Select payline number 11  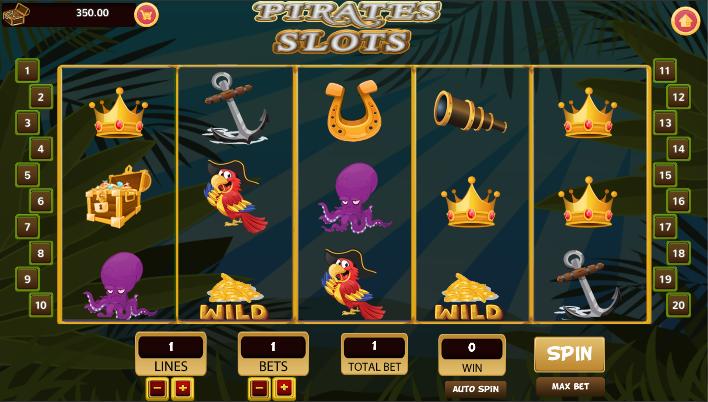pos(665,70)
